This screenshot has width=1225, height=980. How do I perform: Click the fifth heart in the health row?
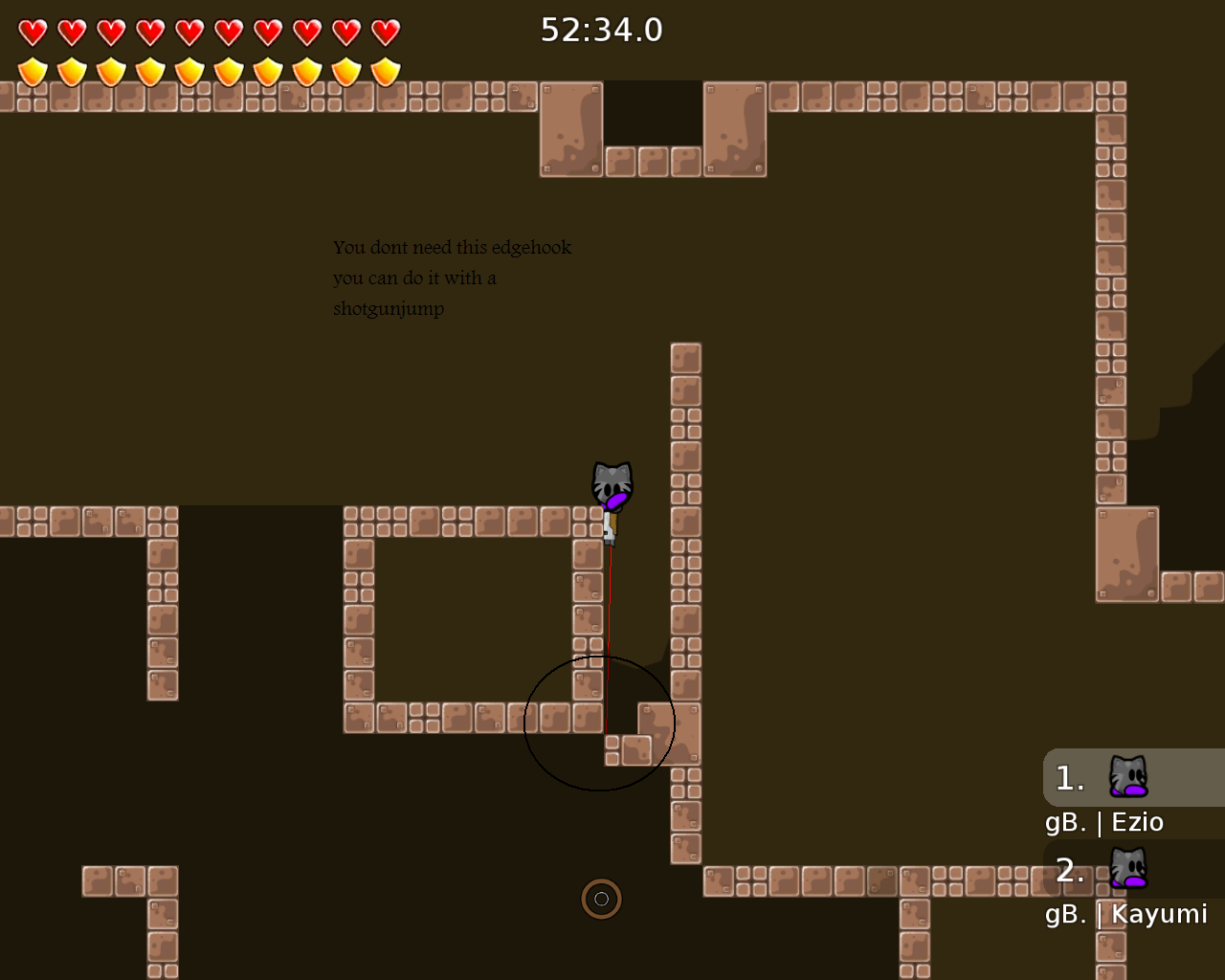click(189, 30)
